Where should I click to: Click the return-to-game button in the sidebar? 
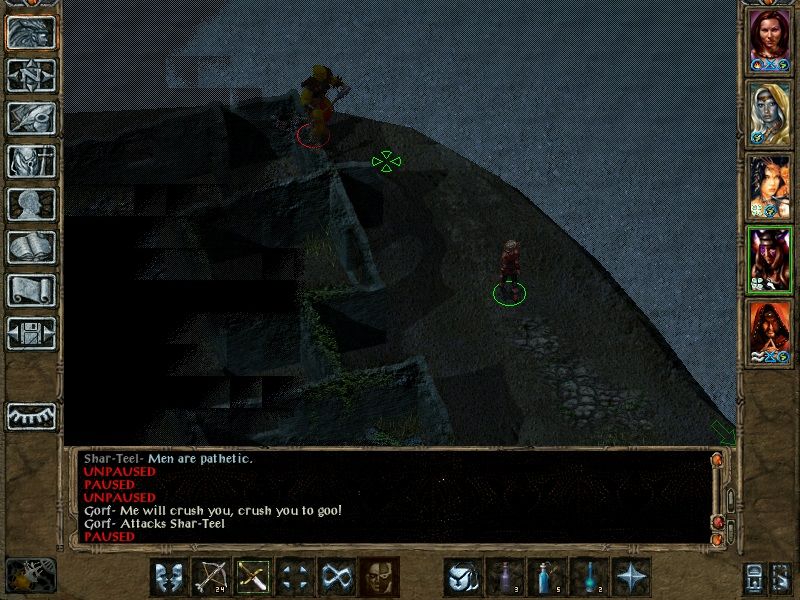pyautogui.click(x=31, y=33)
